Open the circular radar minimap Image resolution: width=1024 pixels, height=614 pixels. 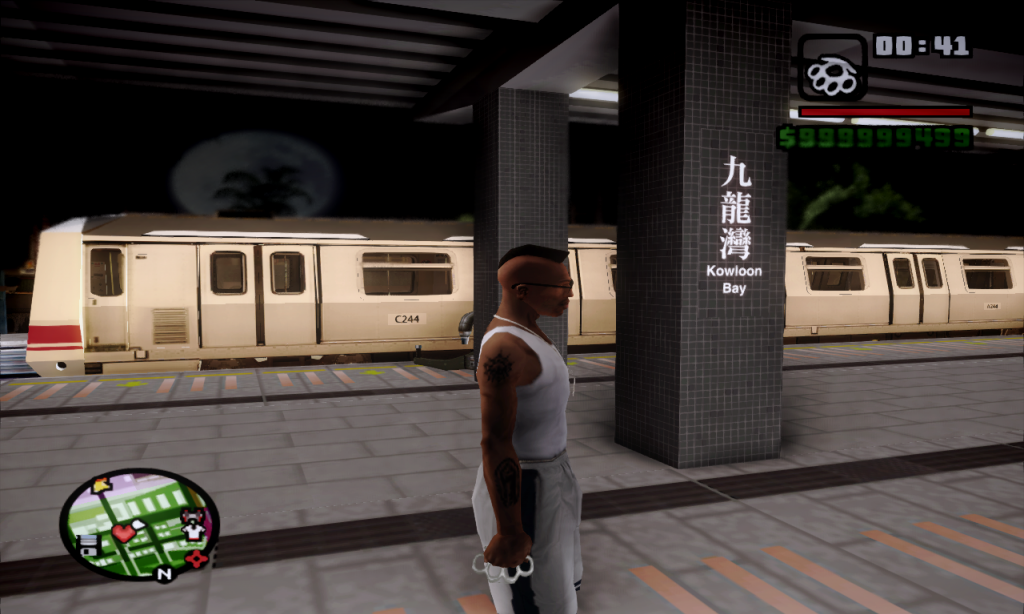pyautogui.click(x=139, y=524)
